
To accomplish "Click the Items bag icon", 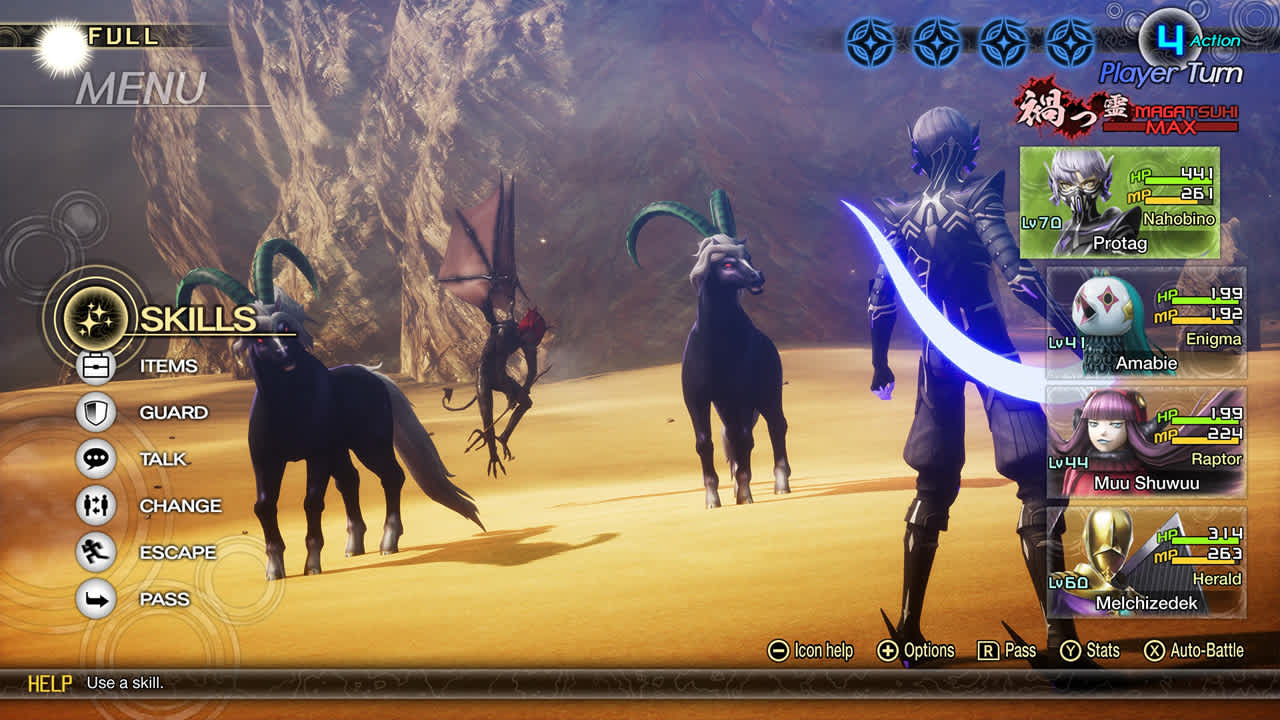I will pyautogui.click(x=95, y=366).
